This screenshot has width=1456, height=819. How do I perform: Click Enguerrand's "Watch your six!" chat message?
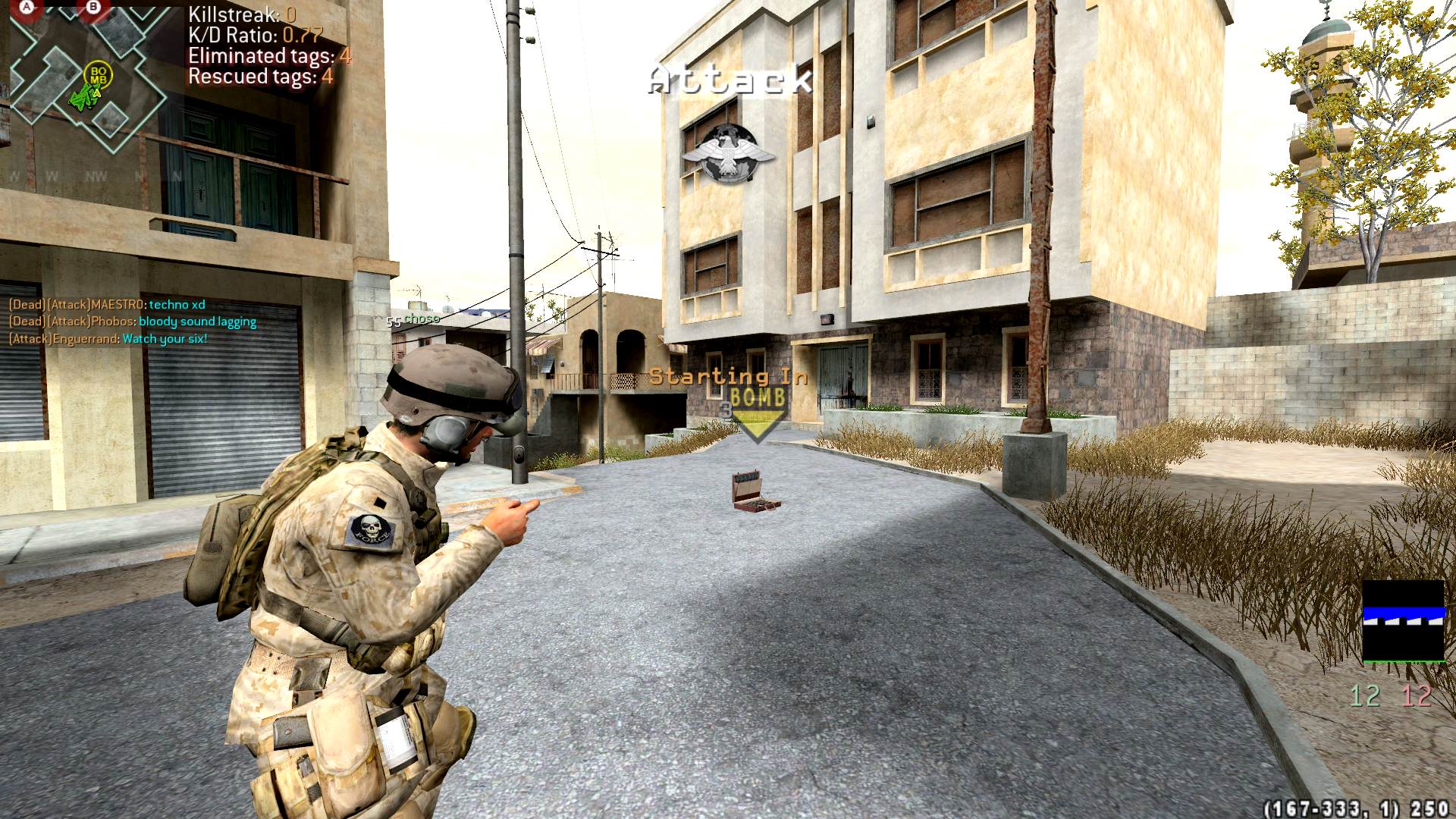108,339
